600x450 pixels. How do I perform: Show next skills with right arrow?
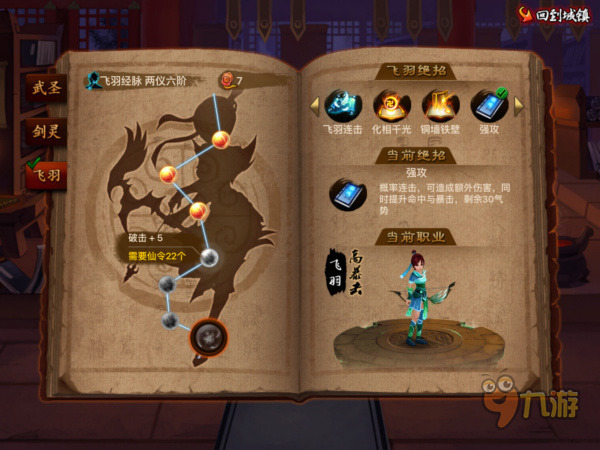[518, 104]
